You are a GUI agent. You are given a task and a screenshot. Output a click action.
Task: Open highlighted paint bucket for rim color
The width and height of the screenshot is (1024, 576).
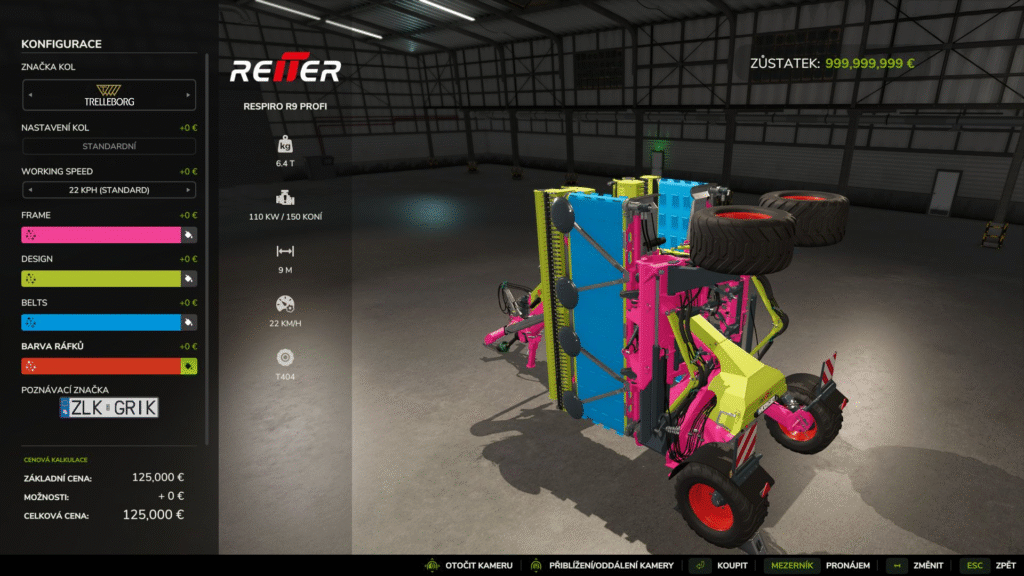[x=188, y=367]
